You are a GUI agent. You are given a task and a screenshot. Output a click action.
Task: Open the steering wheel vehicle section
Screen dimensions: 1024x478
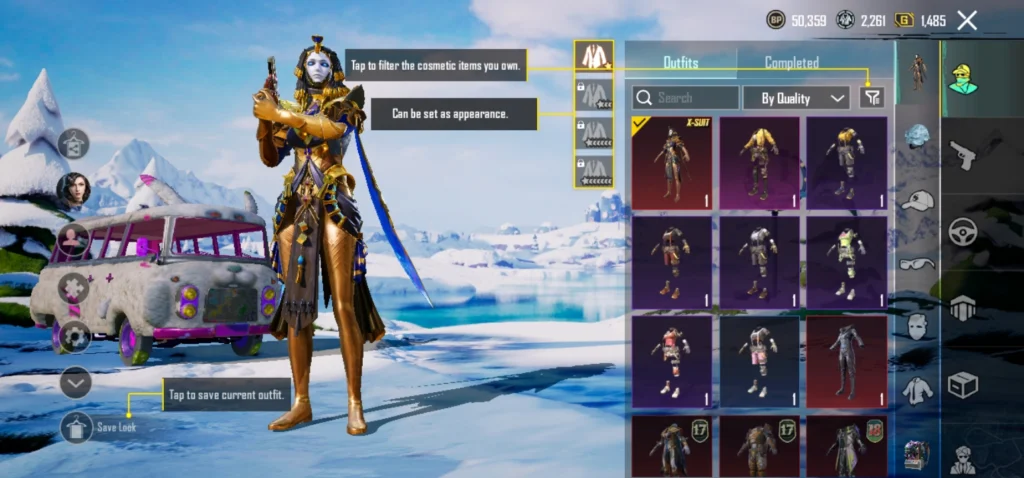click(x=963, y=231)
